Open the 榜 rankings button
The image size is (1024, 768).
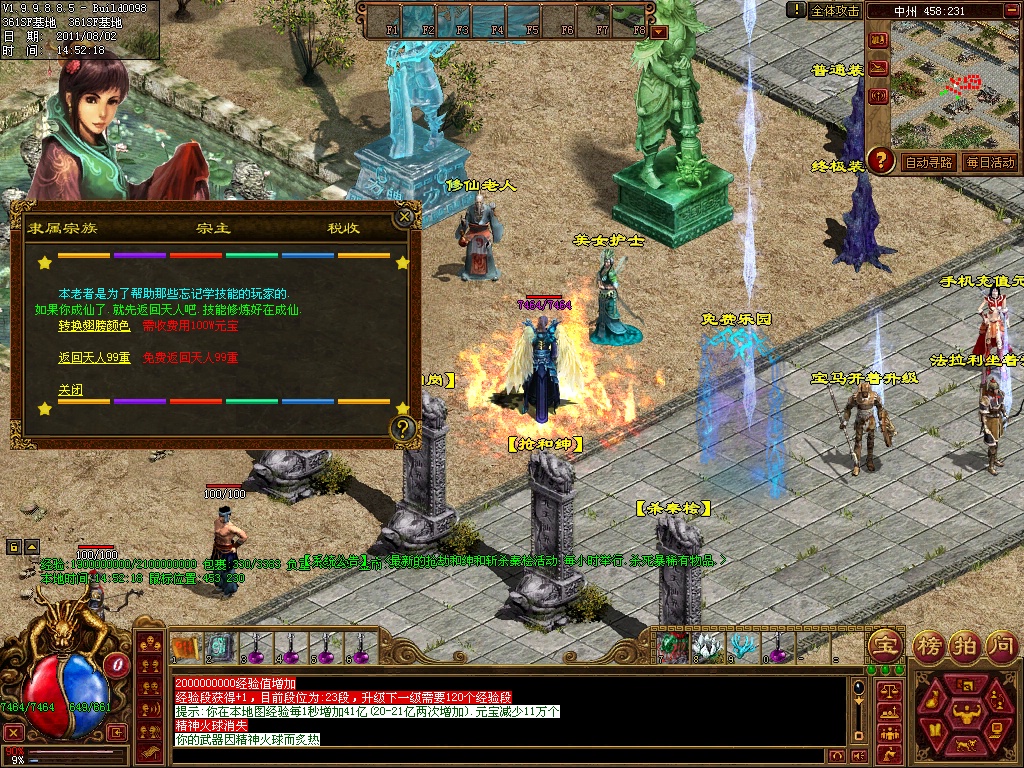(x=929, y=645)
